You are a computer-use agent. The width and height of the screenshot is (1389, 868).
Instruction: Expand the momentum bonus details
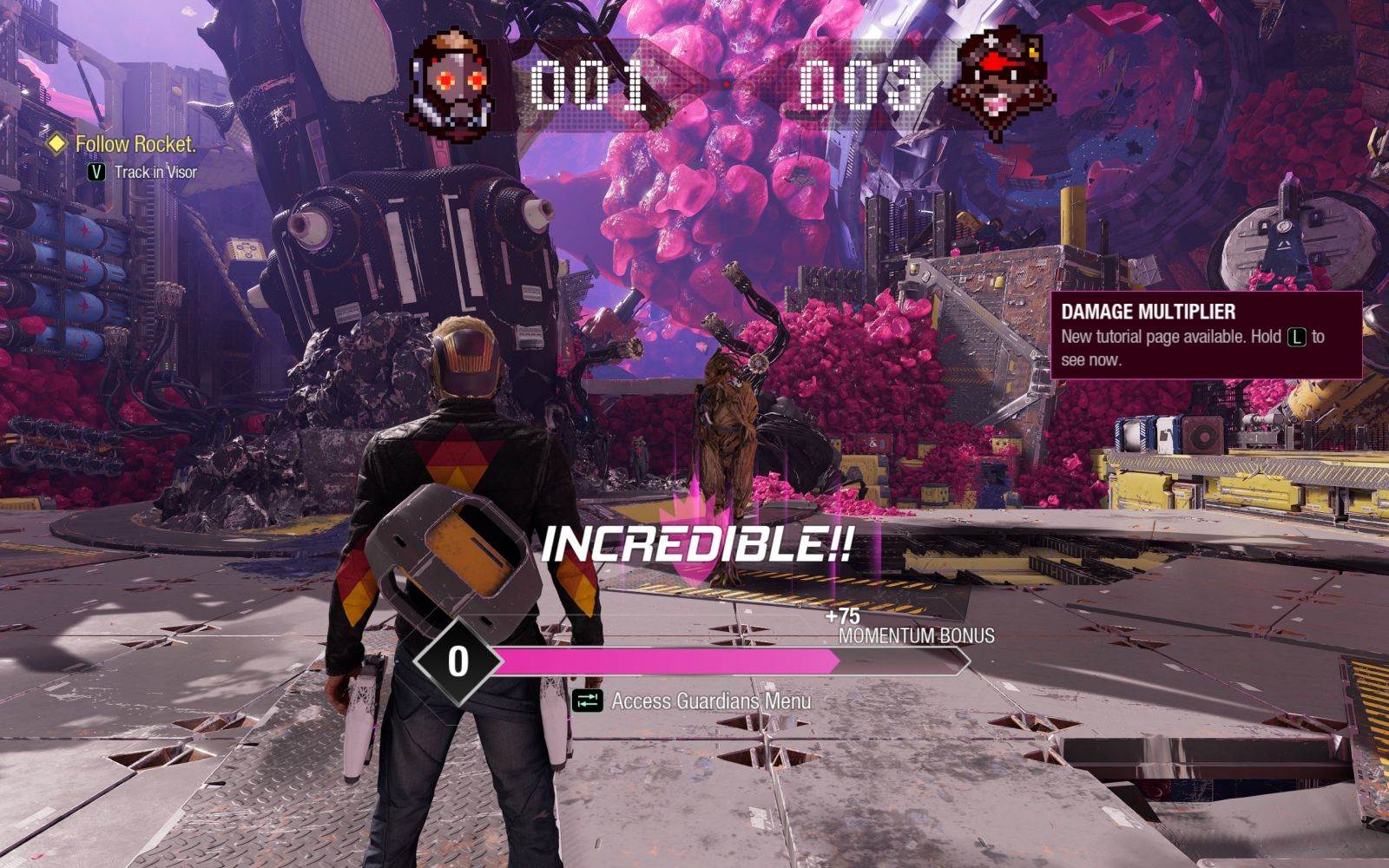[x=911, y=629]
